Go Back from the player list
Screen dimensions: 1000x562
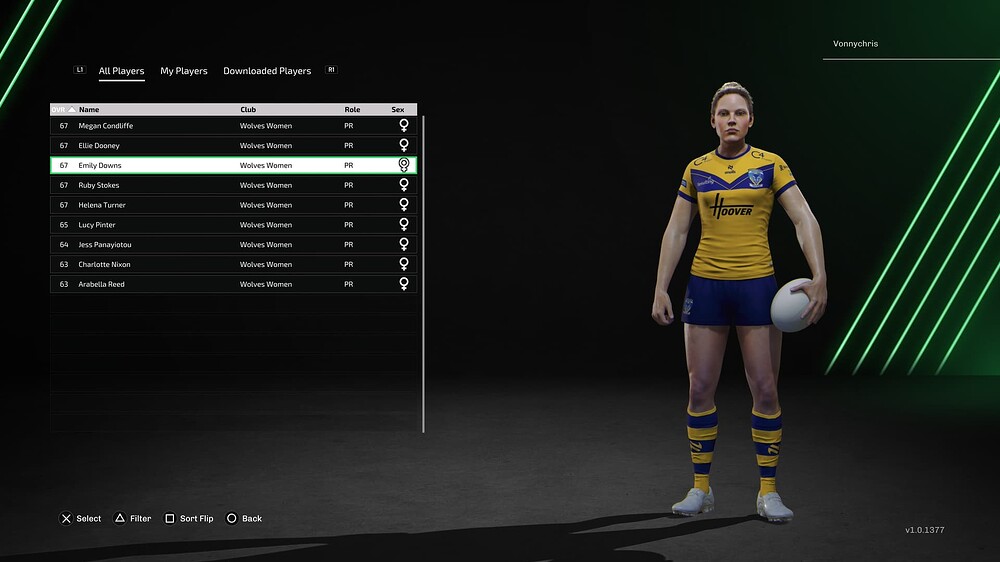(x=244, y=519)
